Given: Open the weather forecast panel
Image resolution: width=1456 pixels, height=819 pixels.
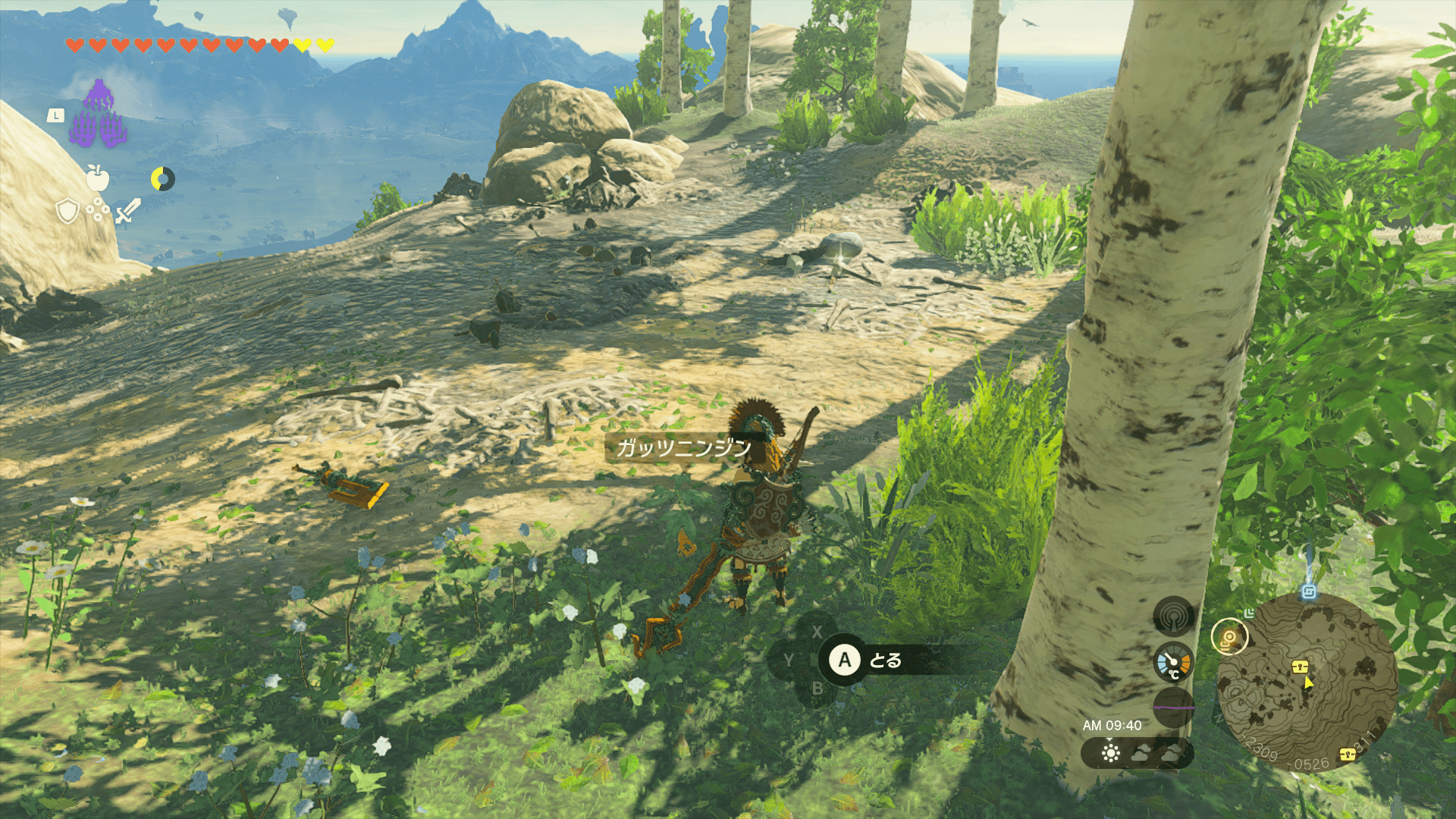Looking at the screenshot, I should coord(1137,753).
